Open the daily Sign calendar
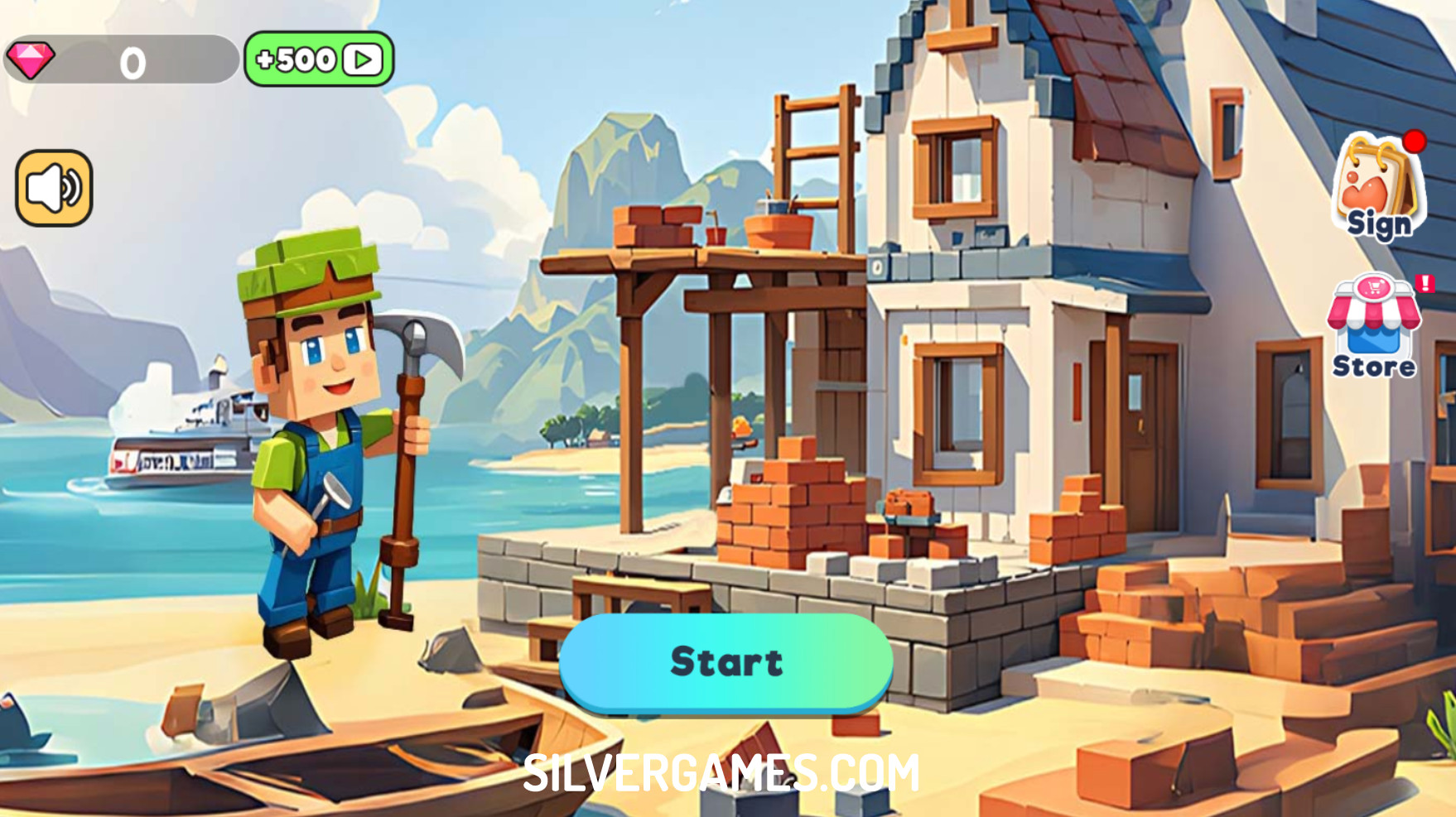1456x817 pixels. 1378,190
